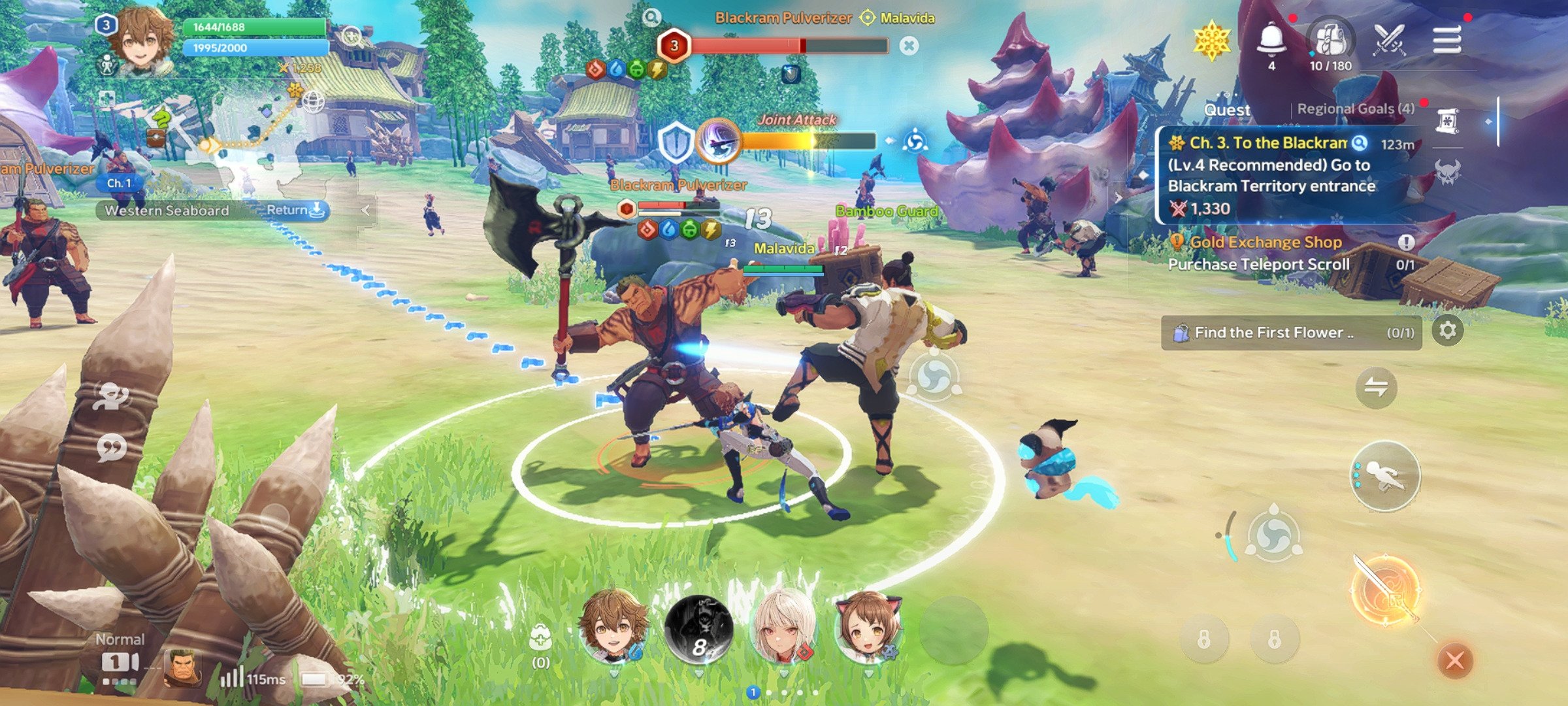This screenshot has width=1568, height=706.
Task: Open the backpack inventory
Action: (x=1331, y=41)
